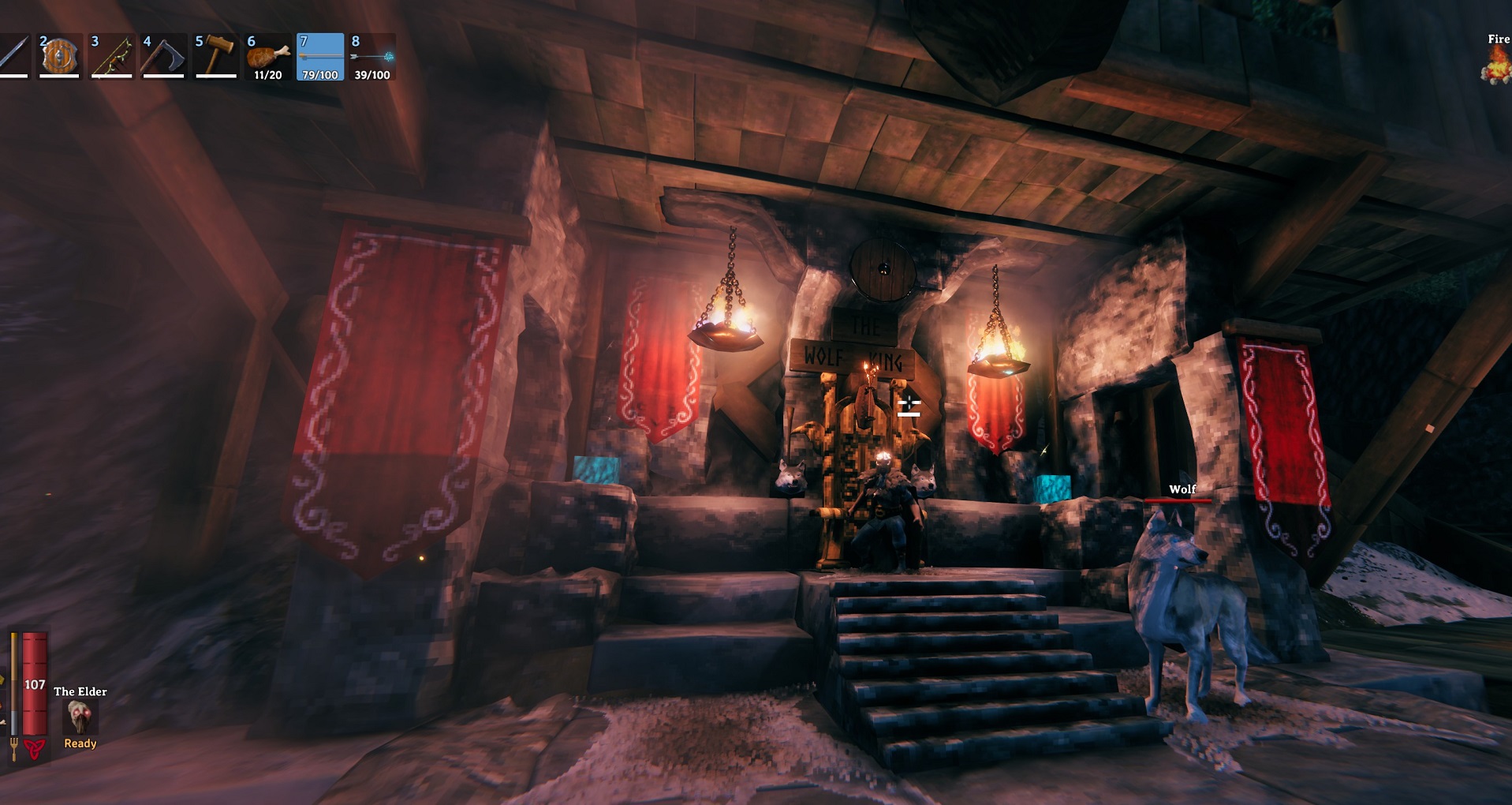Select the sword in hotbar slot 1
1512x805 pixels.
[x=14, y=55]
